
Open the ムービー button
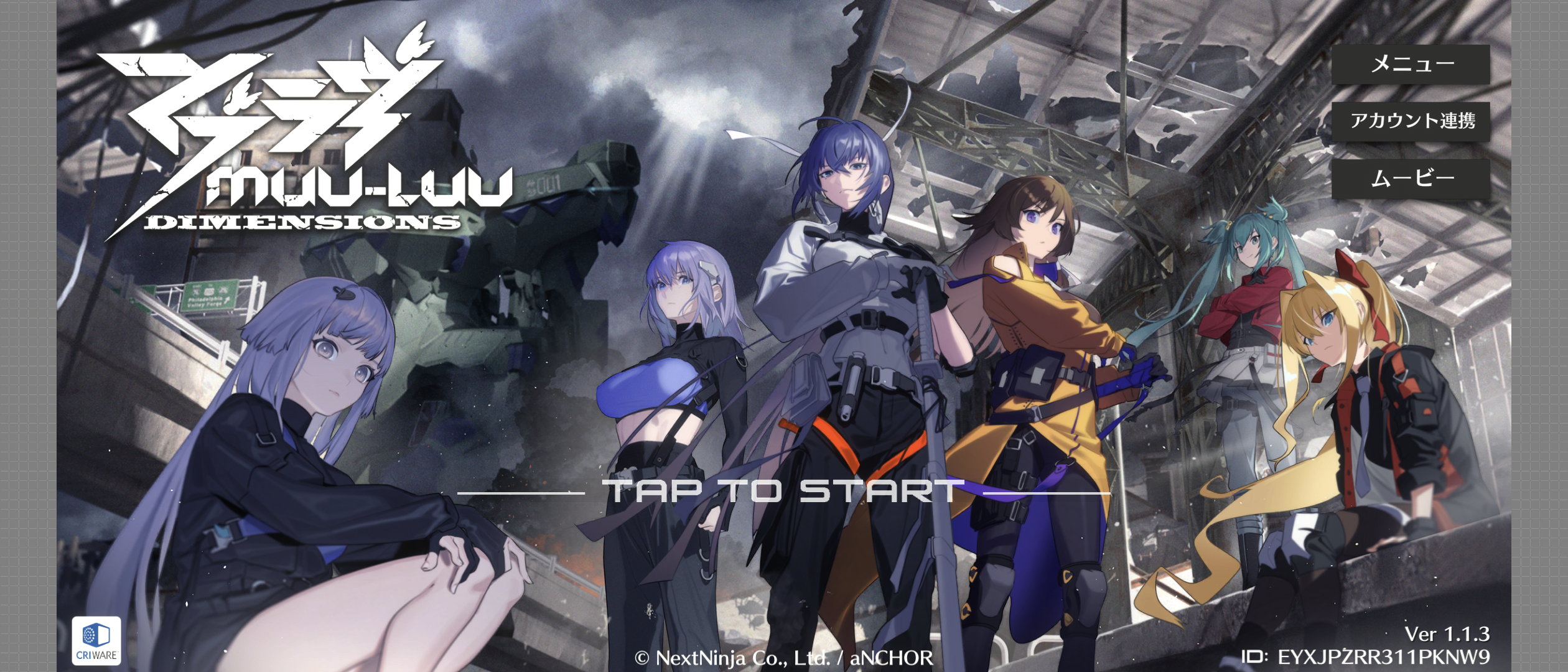(1411, 179)
